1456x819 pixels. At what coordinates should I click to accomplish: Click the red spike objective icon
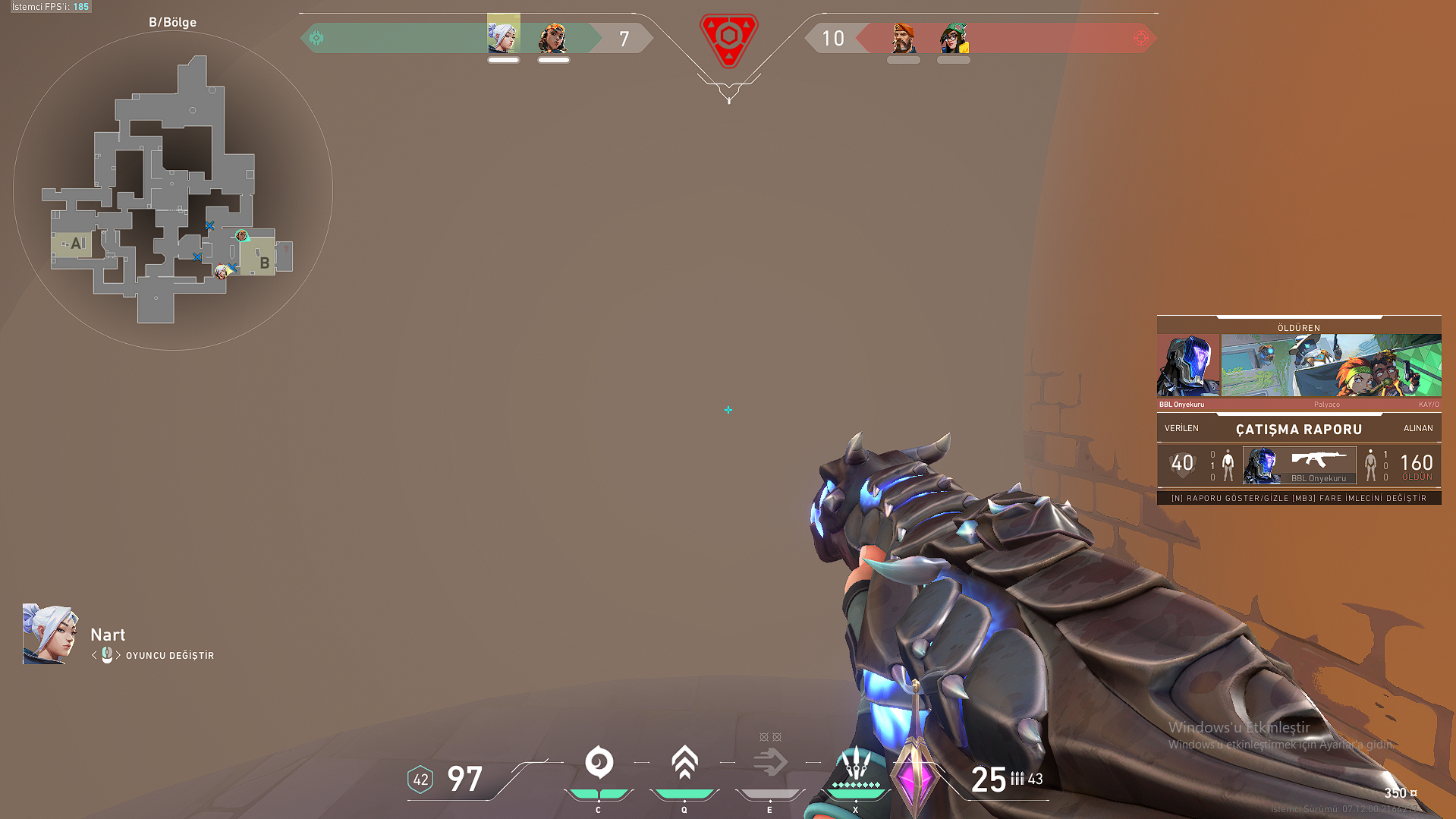tap(728, 39)
